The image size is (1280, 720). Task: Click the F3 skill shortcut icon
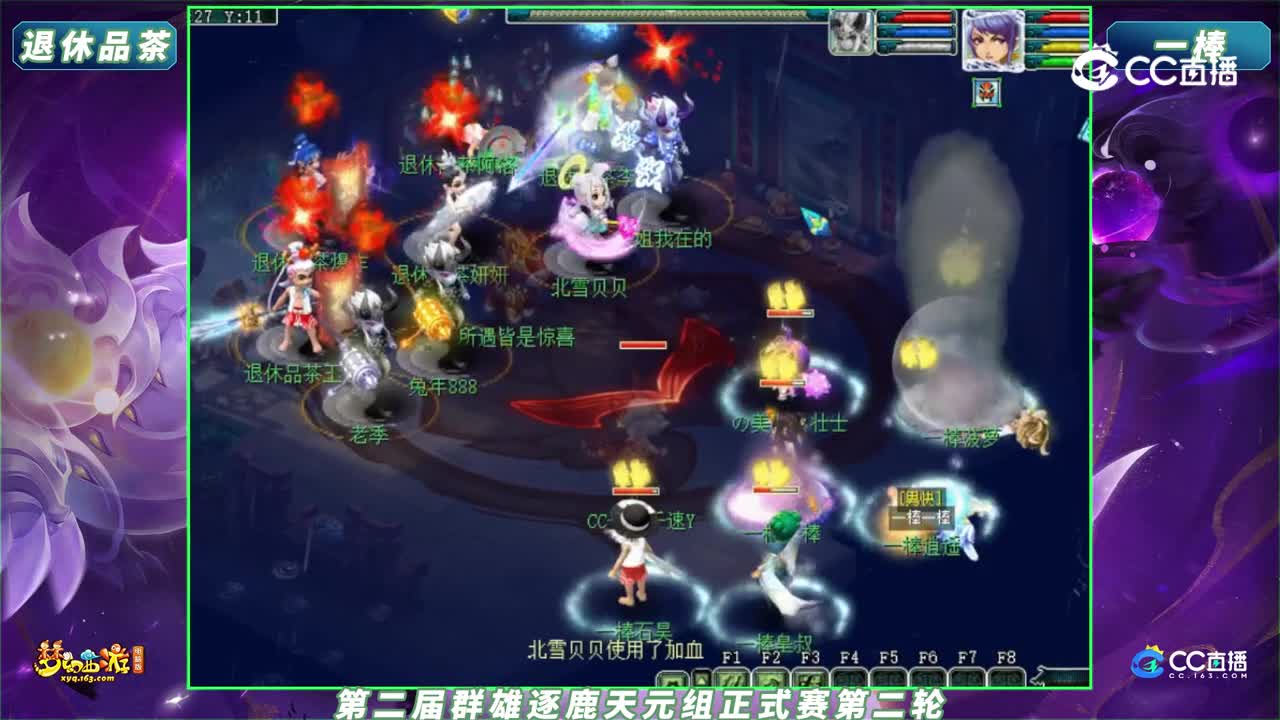click(810, 676)
